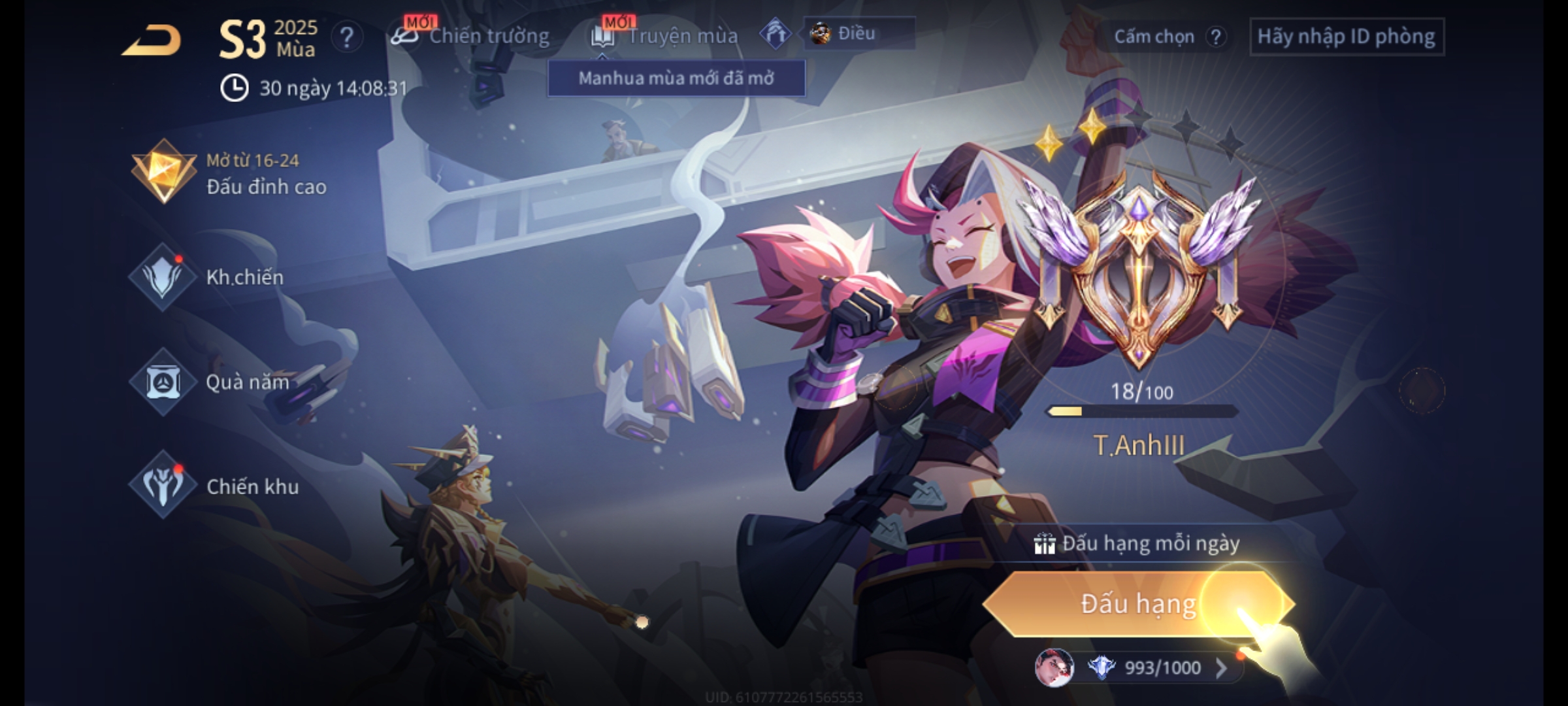Expand the 993/1000 hero points arrow
This screenshot has height=706, width=1568.
pyautogui.click(x=1221, y=668)
